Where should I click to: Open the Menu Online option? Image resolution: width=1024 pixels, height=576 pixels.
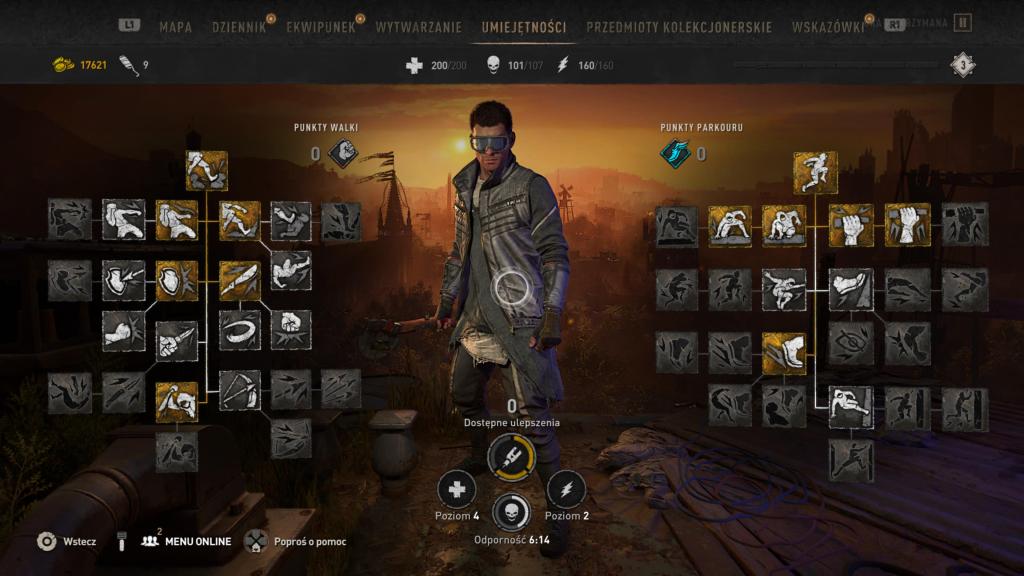pyautogui.click(x=187, y=541)
